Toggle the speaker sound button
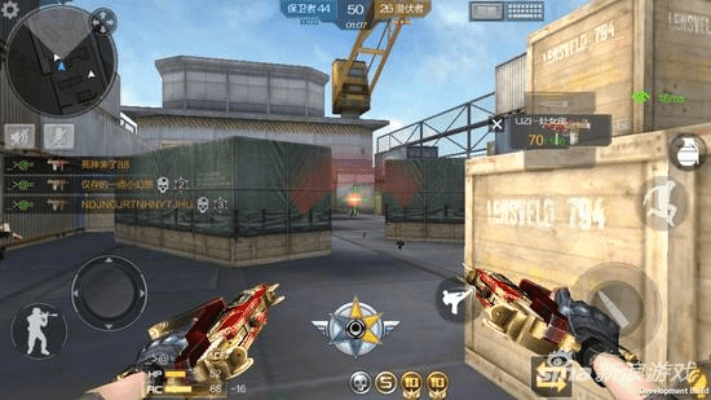 tap(20, 135)
